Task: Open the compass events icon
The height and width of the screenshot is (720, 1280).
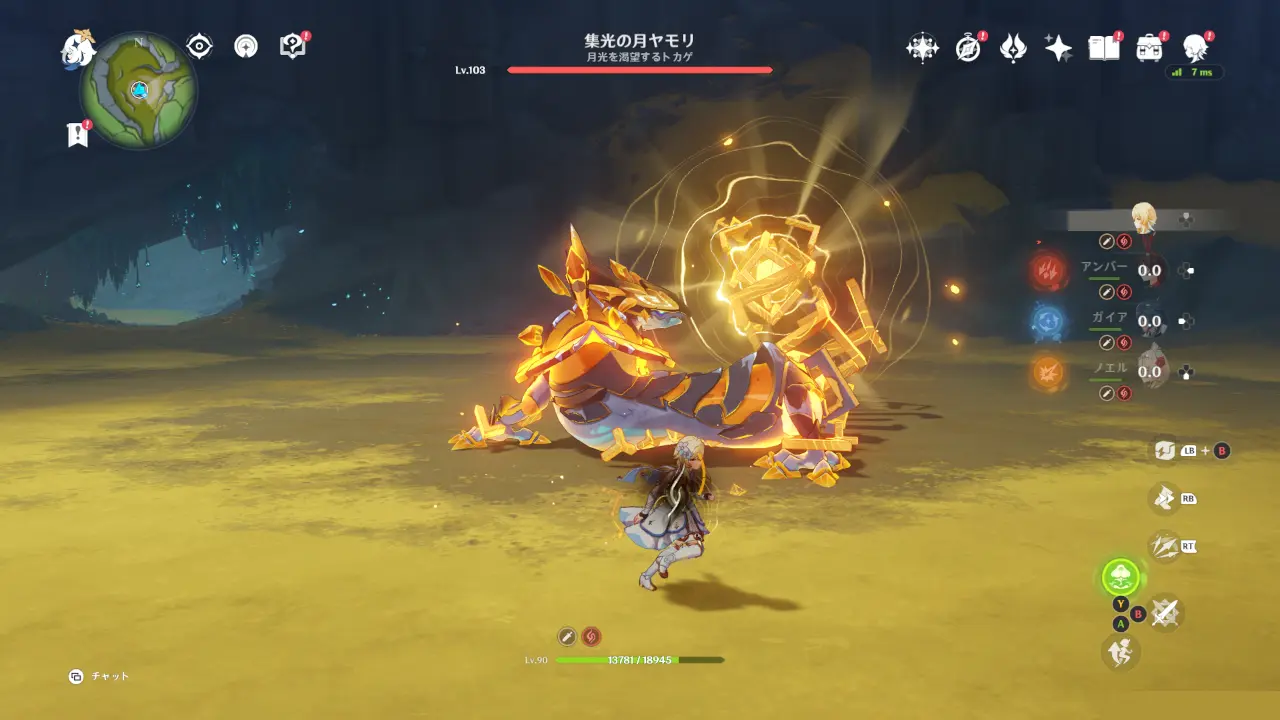Action: pos(968,47)
